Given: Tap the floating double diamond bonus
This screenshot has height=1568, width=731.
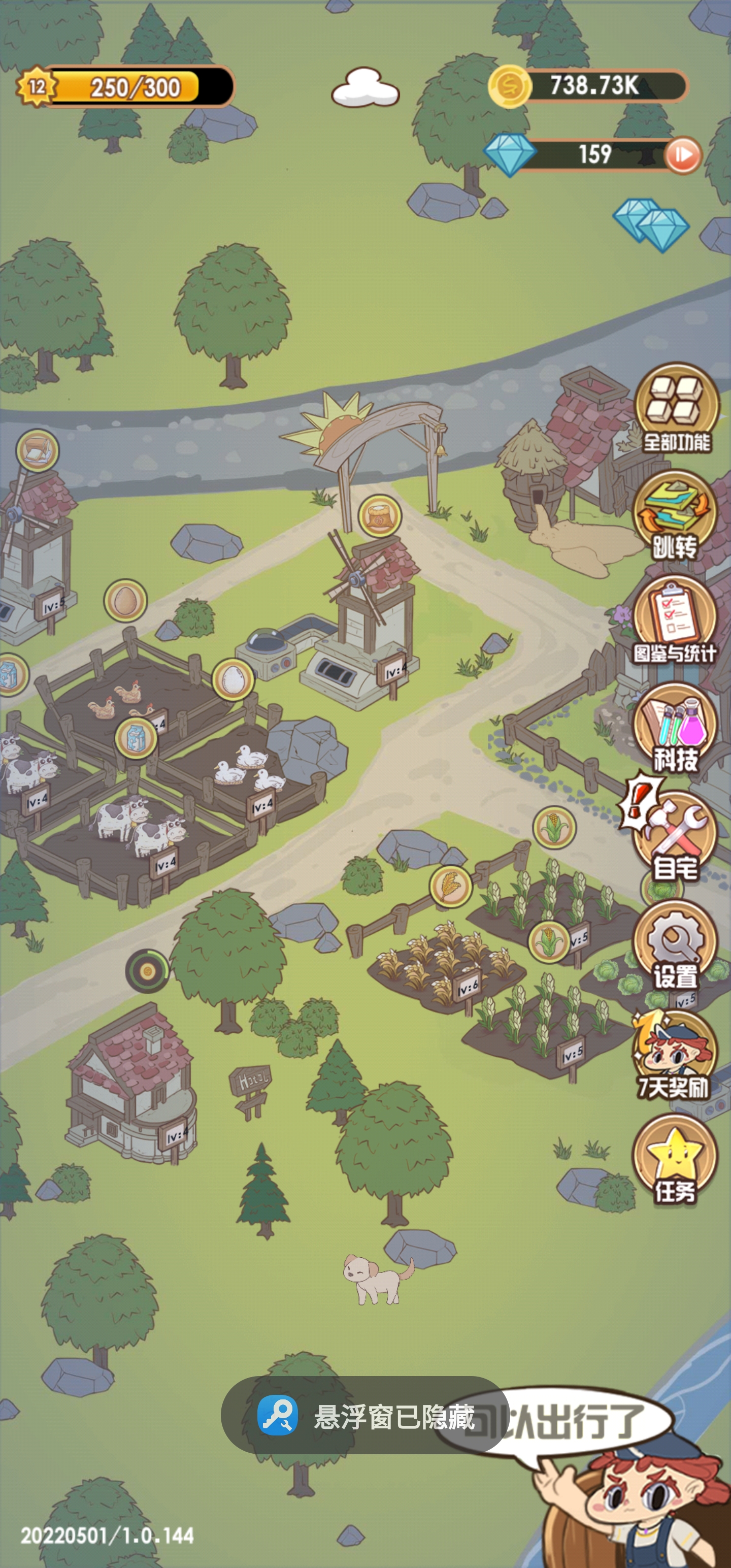Looking at the screenshot, I should (651, 224).
